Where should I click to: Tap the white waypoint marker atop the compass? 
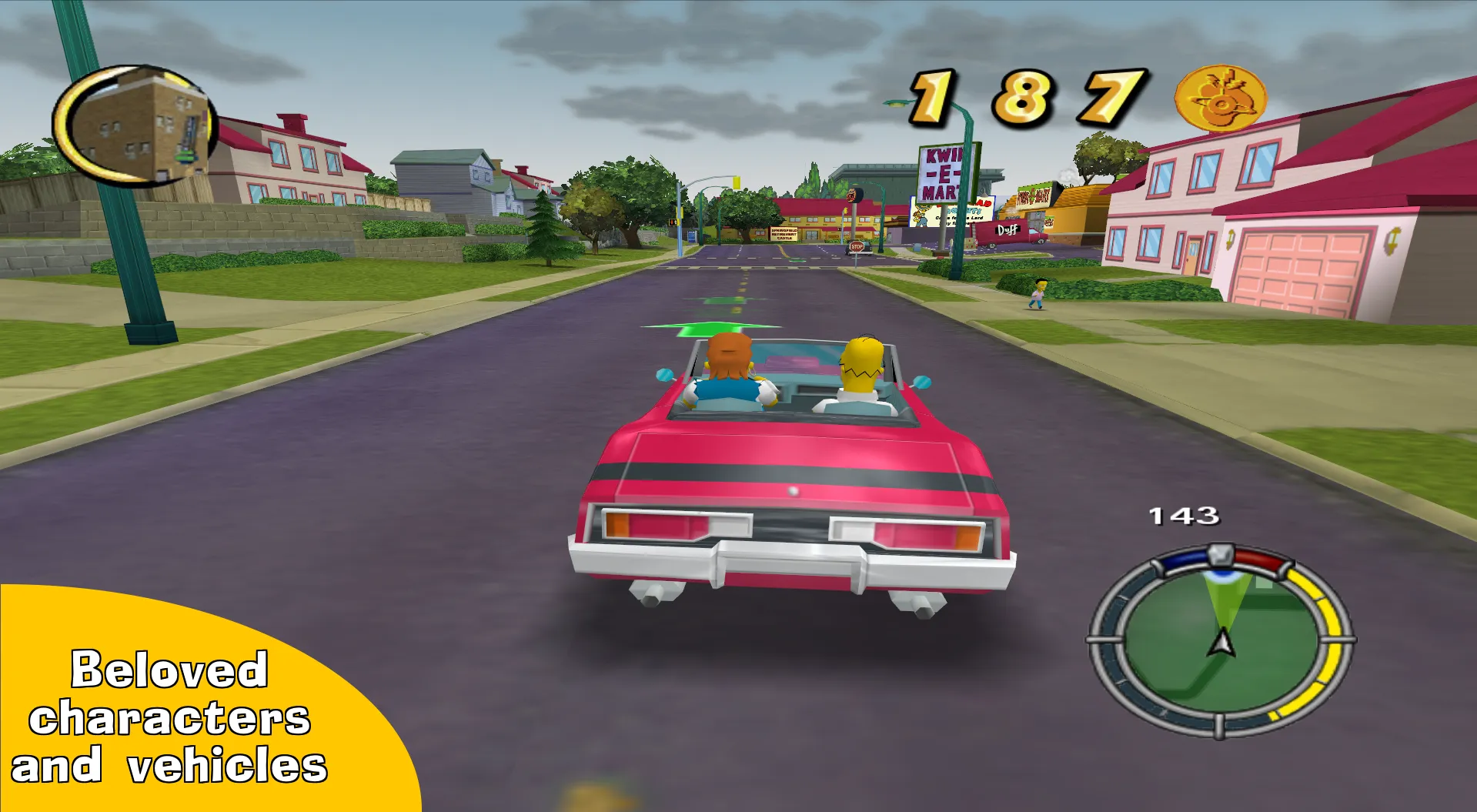coord(1219,555)
